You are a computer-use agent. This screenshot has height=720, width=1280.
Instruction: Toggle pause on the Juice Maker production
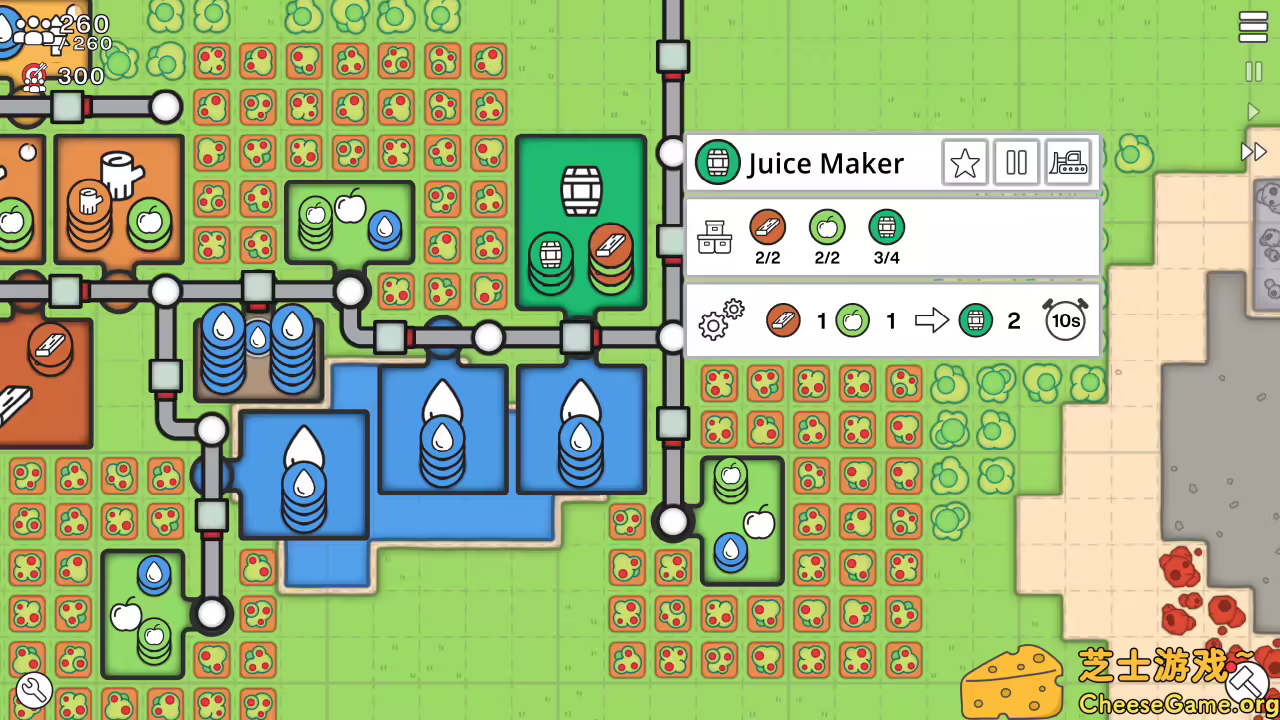click(1016, 162)
